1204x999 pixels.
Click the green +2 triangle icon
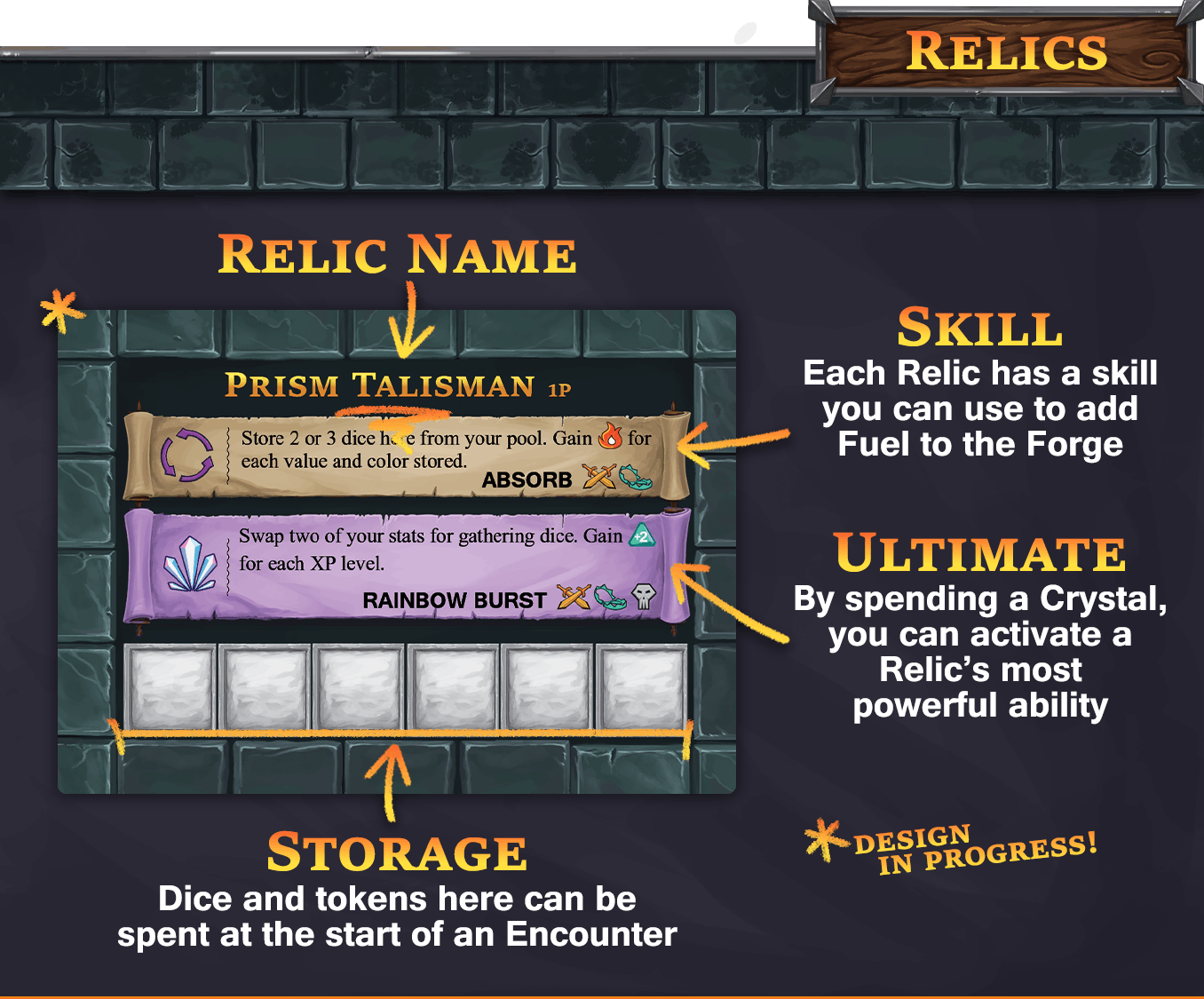(x=641, y=535)
